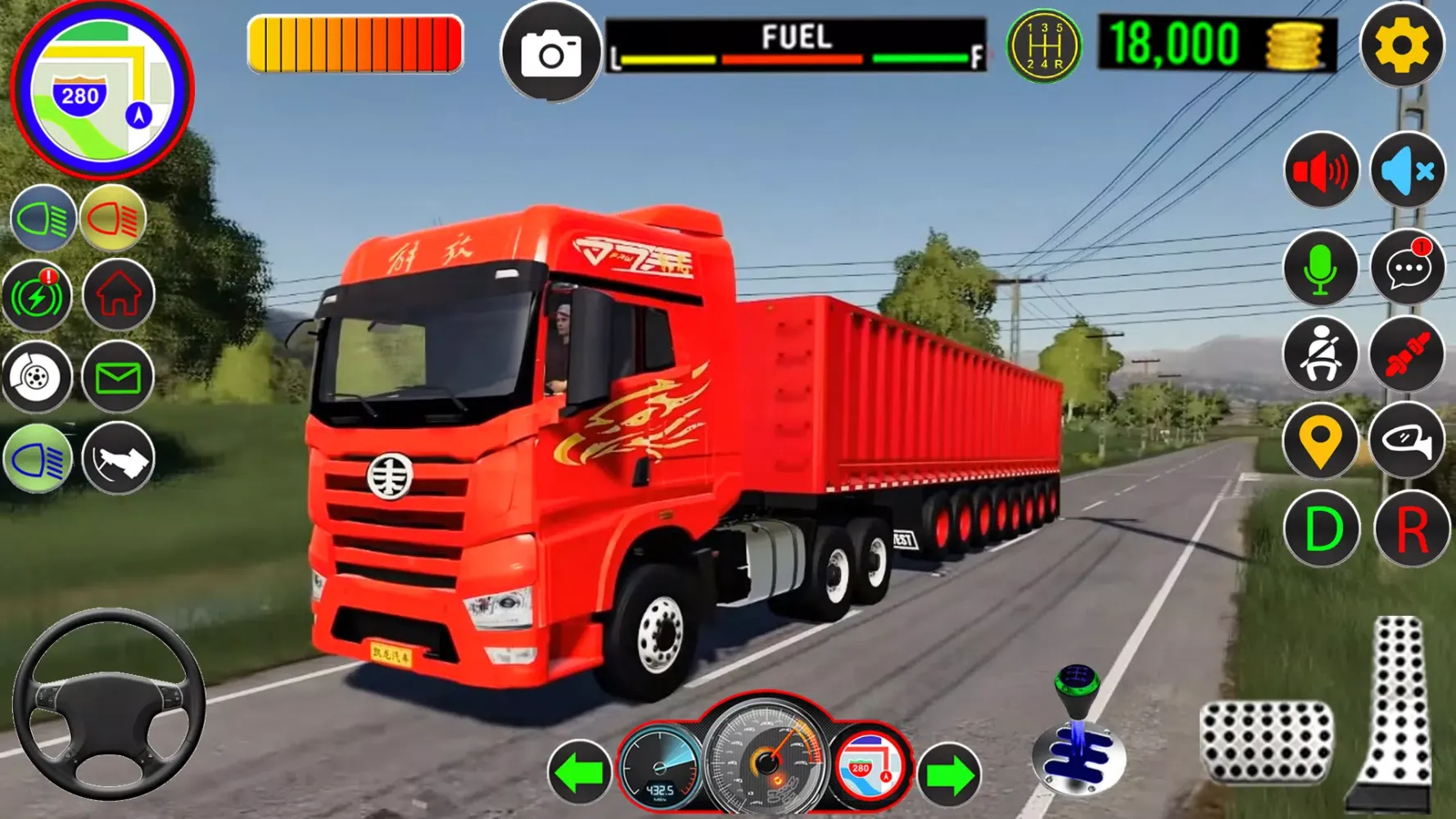The image size is (1456, 819).
Task: Signal right with green arrow
Action: (x=948, y=773)
